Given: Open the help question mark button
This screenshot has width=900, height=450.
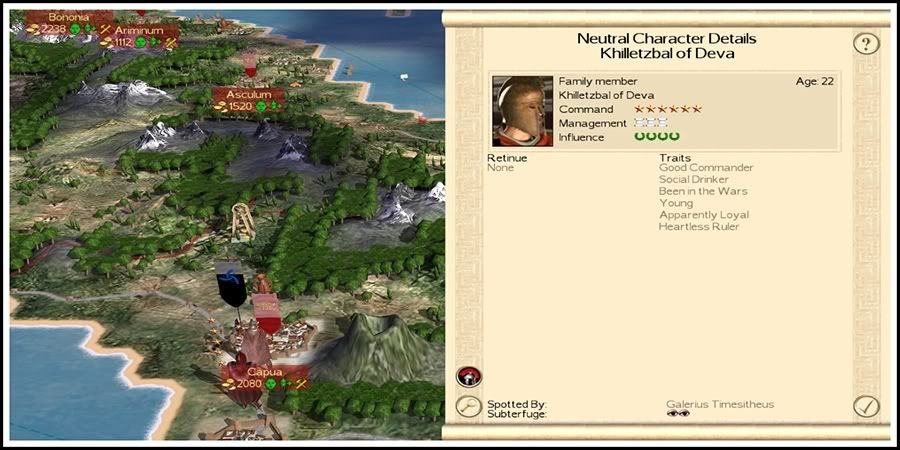Looking at the screenshot, I should [866, 44].
